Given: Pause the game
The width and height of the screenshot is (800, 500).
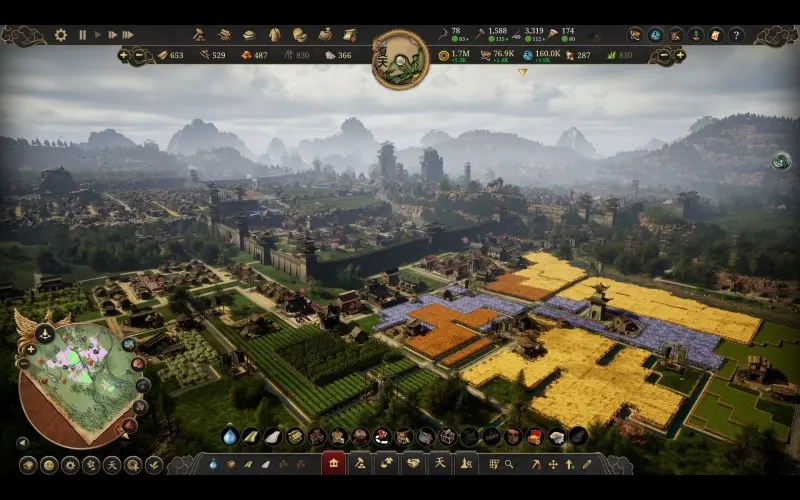Looking at the screenshot, I should [x=83, y=35].
